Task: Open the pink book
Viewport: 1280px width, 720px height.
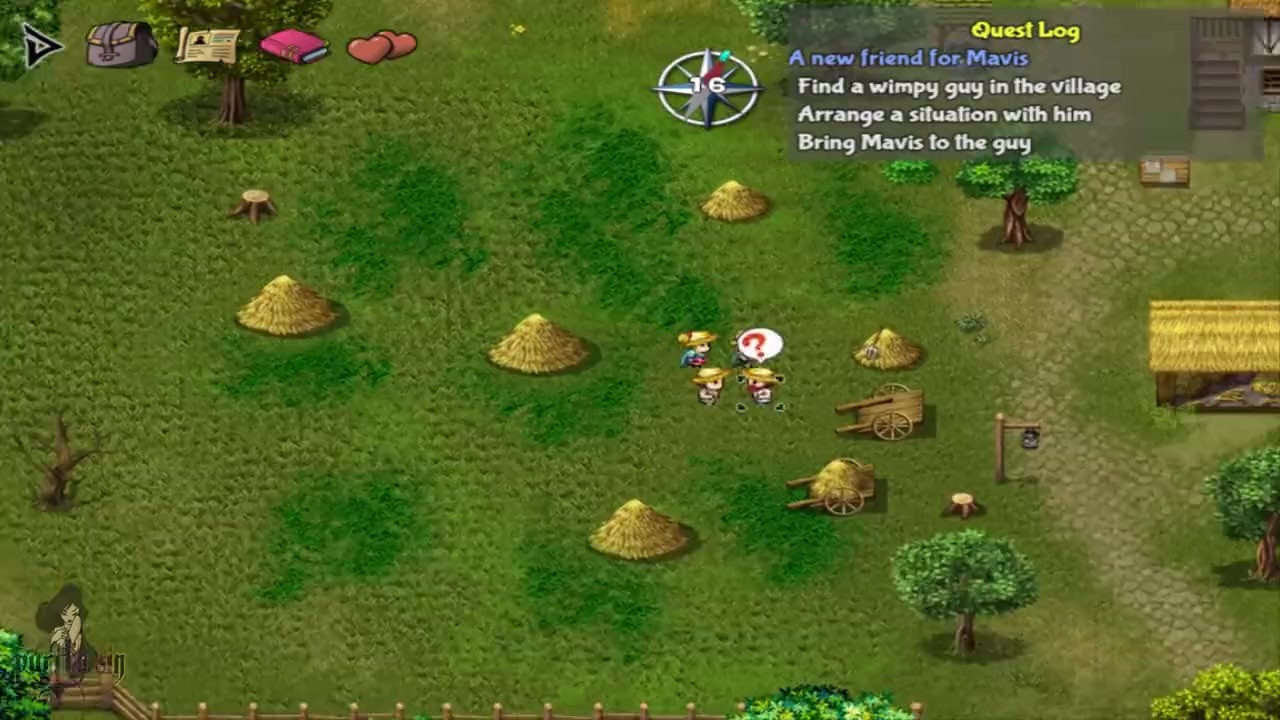Action: [293, 46]
